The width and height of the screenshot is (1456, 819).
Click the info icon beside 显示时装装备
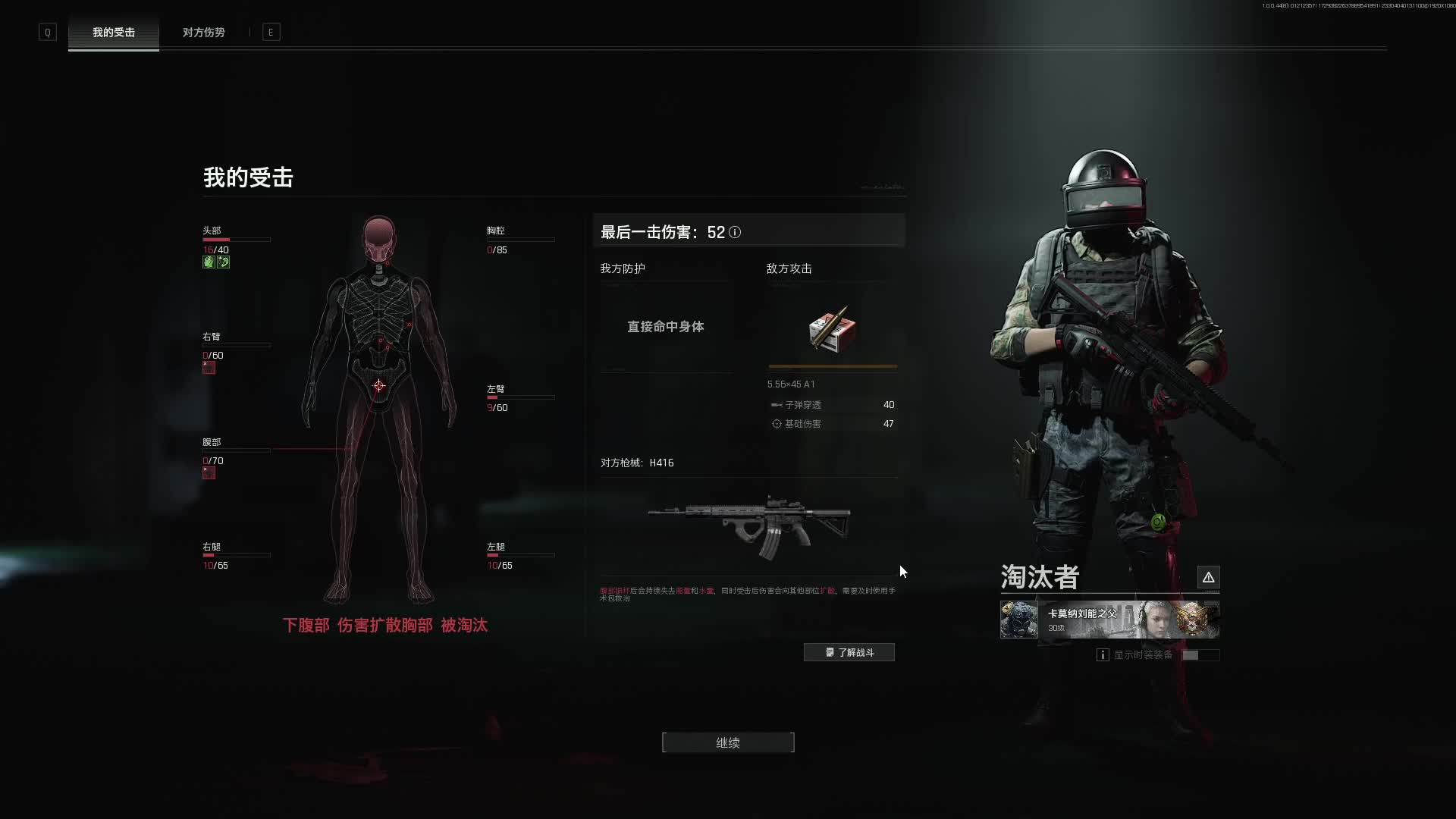coord(1103,654)
